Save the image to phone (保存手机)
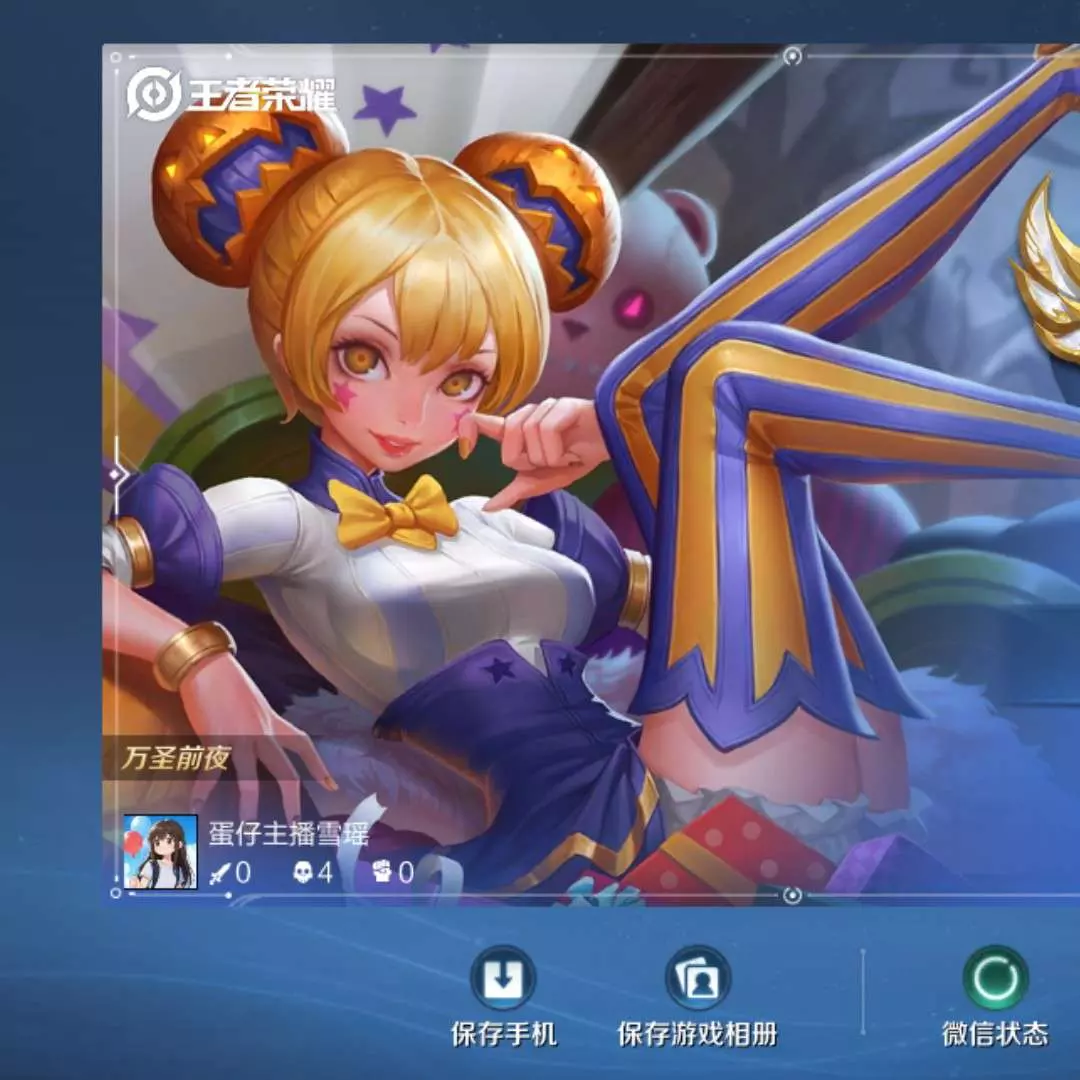Image resolution: width=1080 pixels, height=1080 pixels. [503, 979]
